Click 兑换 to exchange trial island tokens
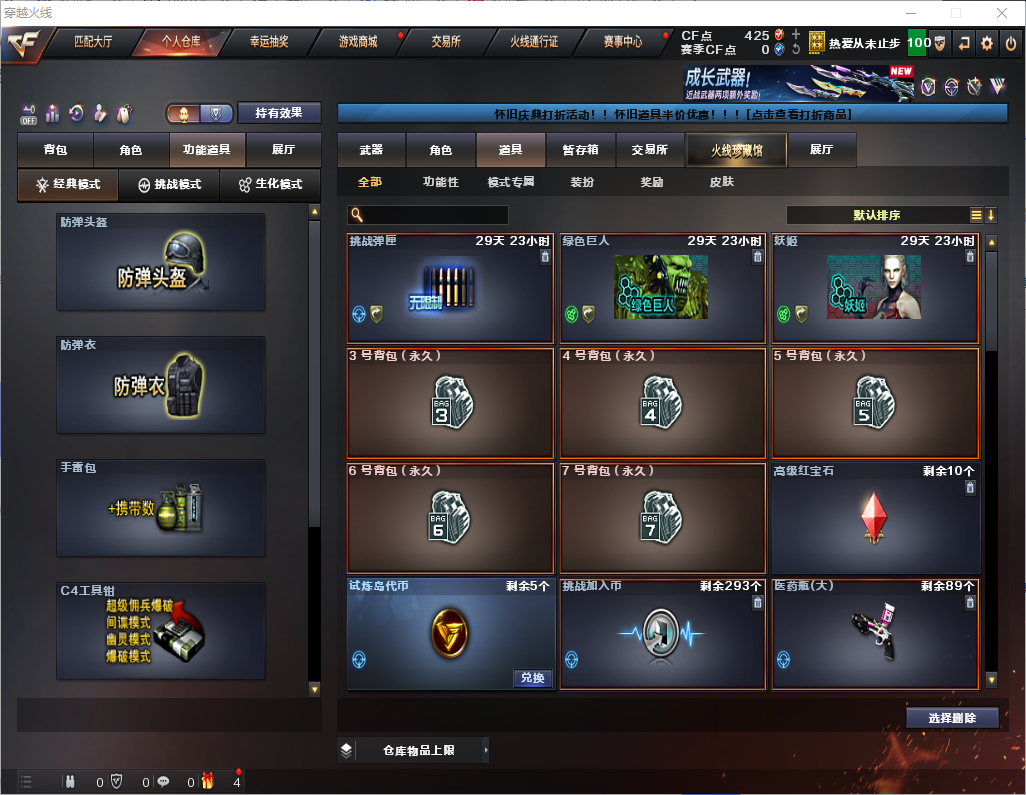Screen dimensions: 1026x795 click(x=533, y=678)
